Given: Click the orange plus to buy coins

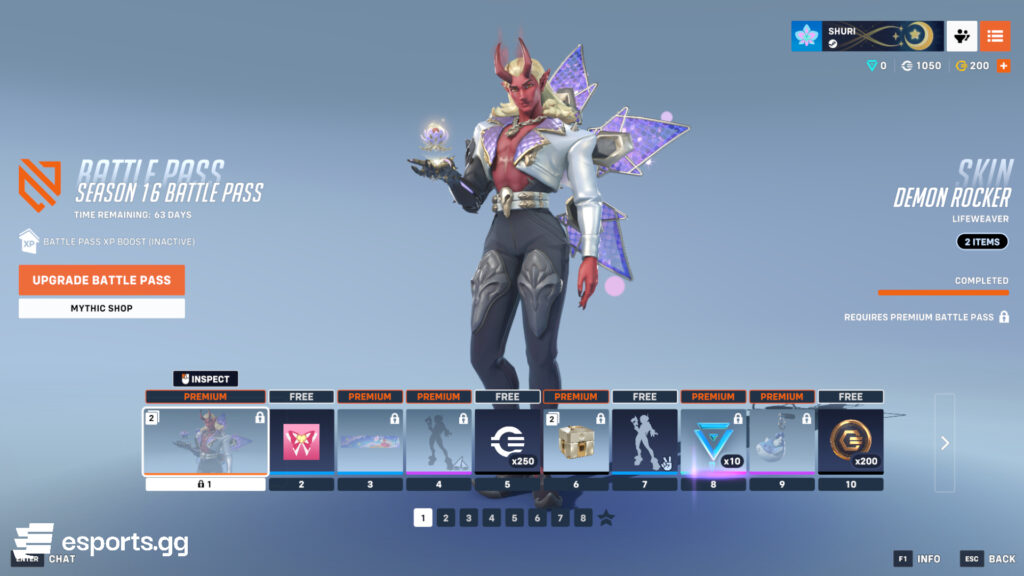Looking at the screenshot, I should click(x=1003, y=65).
